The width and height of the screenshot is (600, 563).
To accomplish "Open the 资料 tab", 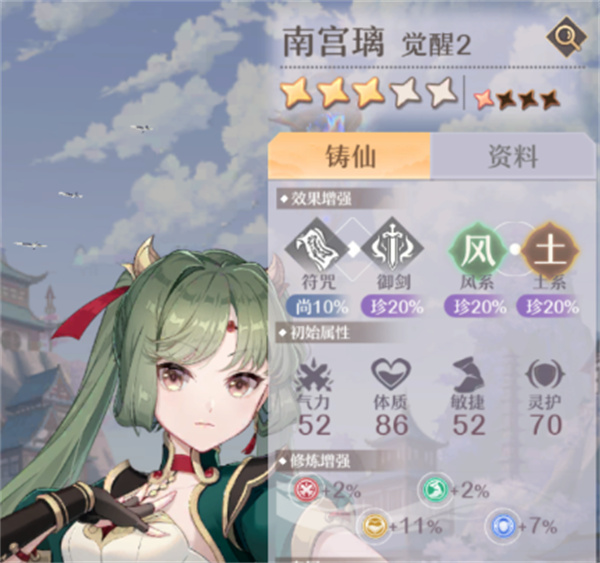I will pyautogui.click(x=512, y=155).
